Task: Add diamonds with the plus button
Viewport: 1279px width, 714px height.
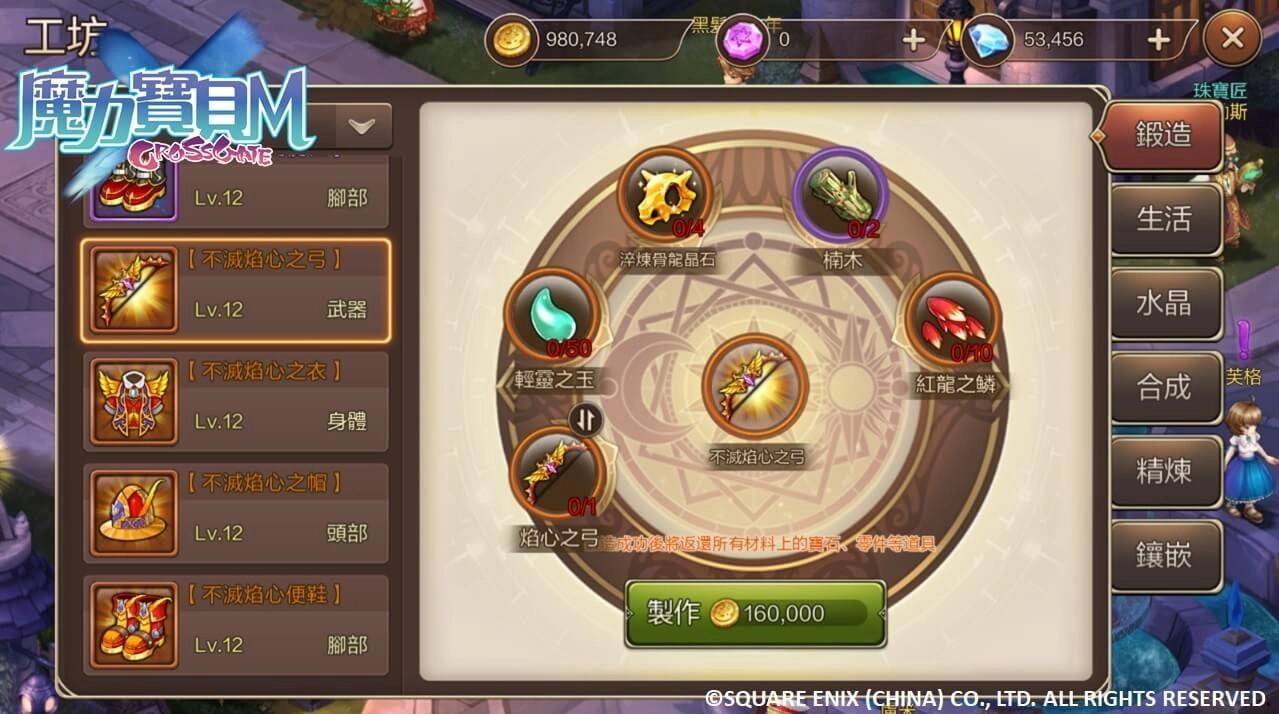Action: (x=1158, y=40)
